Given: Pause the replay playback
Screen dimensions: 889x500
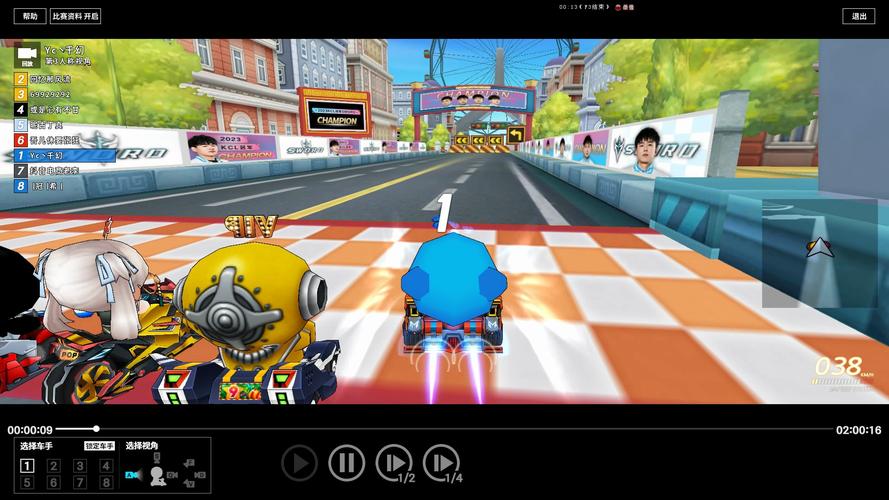Looking at the screenshot, I should pyautogui.click(x=346, y=462).
